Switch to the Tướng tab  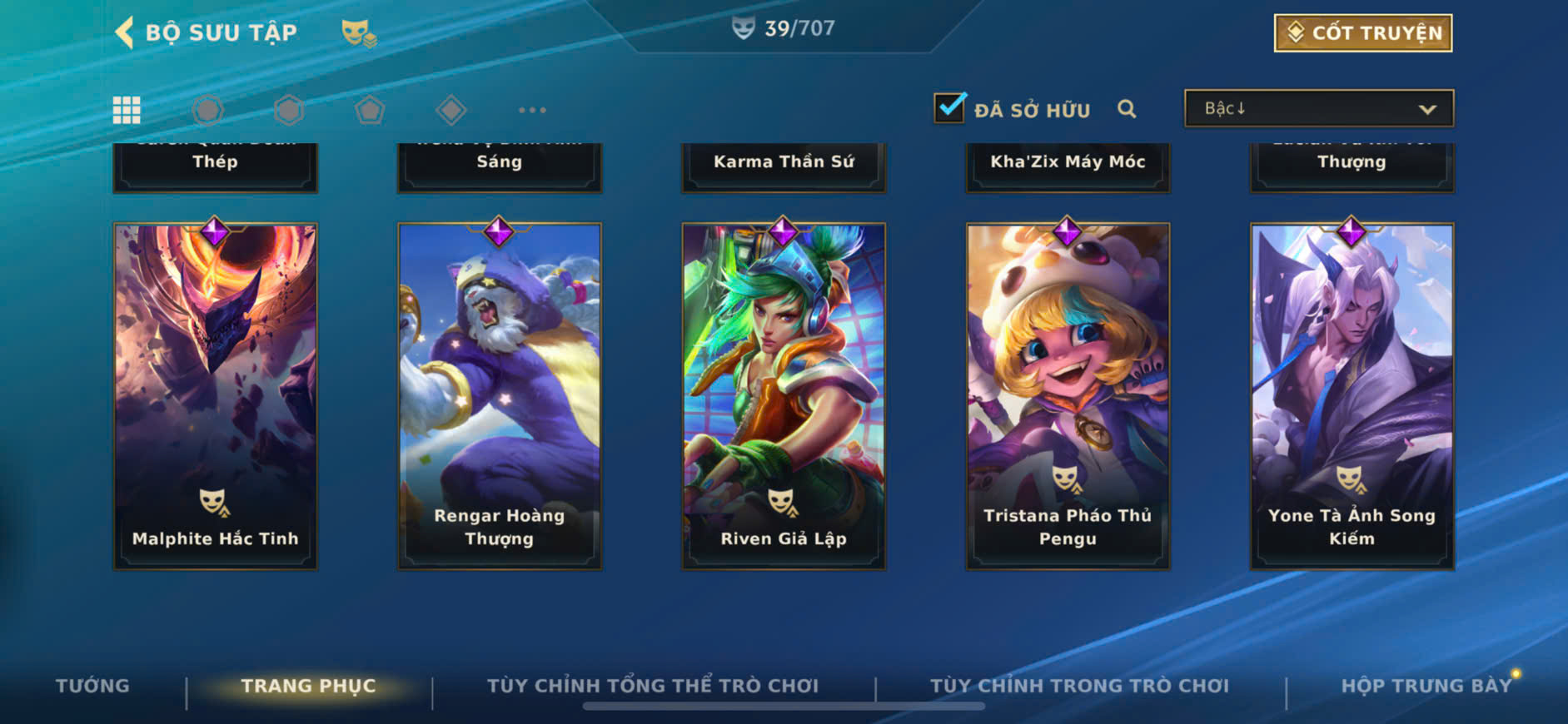(92, 686)
